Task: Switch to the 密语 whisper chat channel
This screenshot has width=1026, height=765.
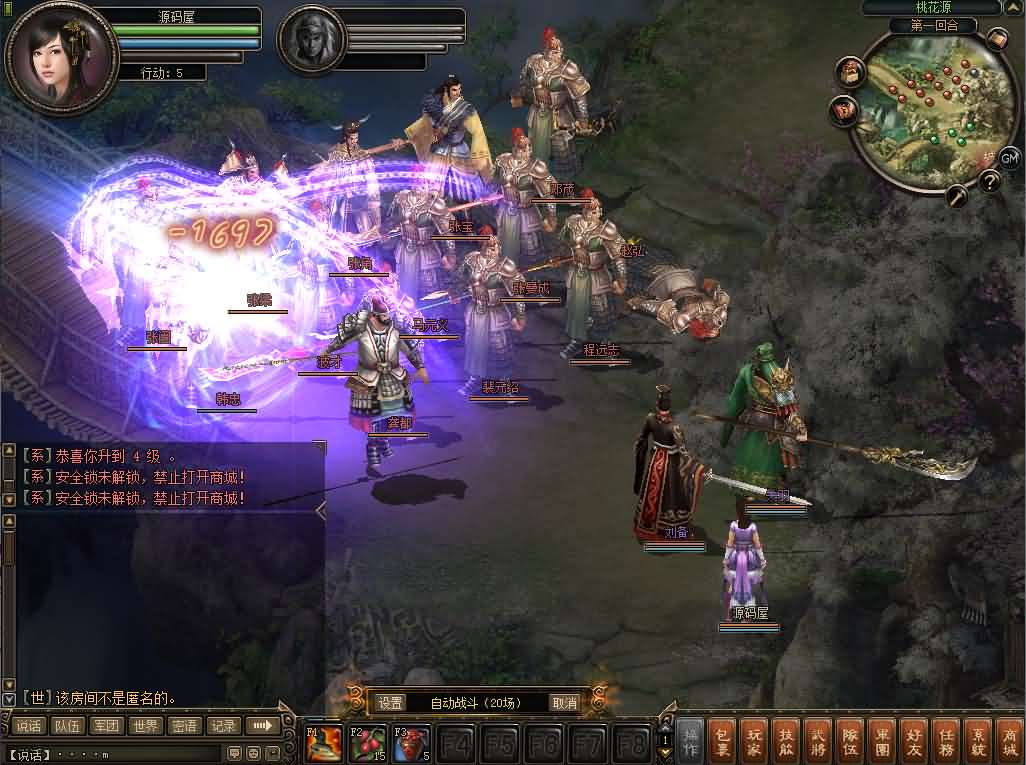Action: (x=184, y=726)
